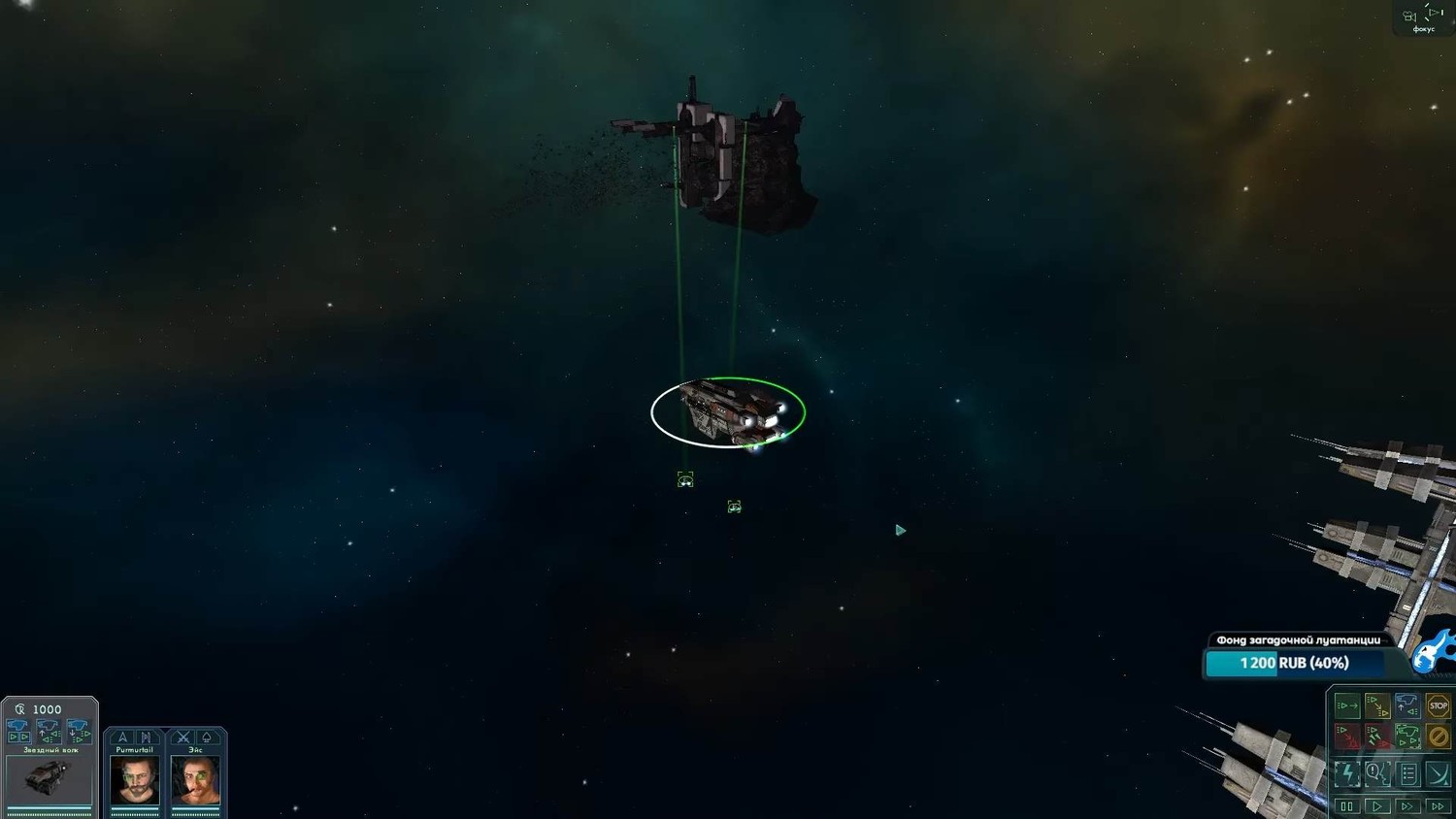Select the Эйс pilot portrait
1456x819 pixels.
click(x=195, y=780)
